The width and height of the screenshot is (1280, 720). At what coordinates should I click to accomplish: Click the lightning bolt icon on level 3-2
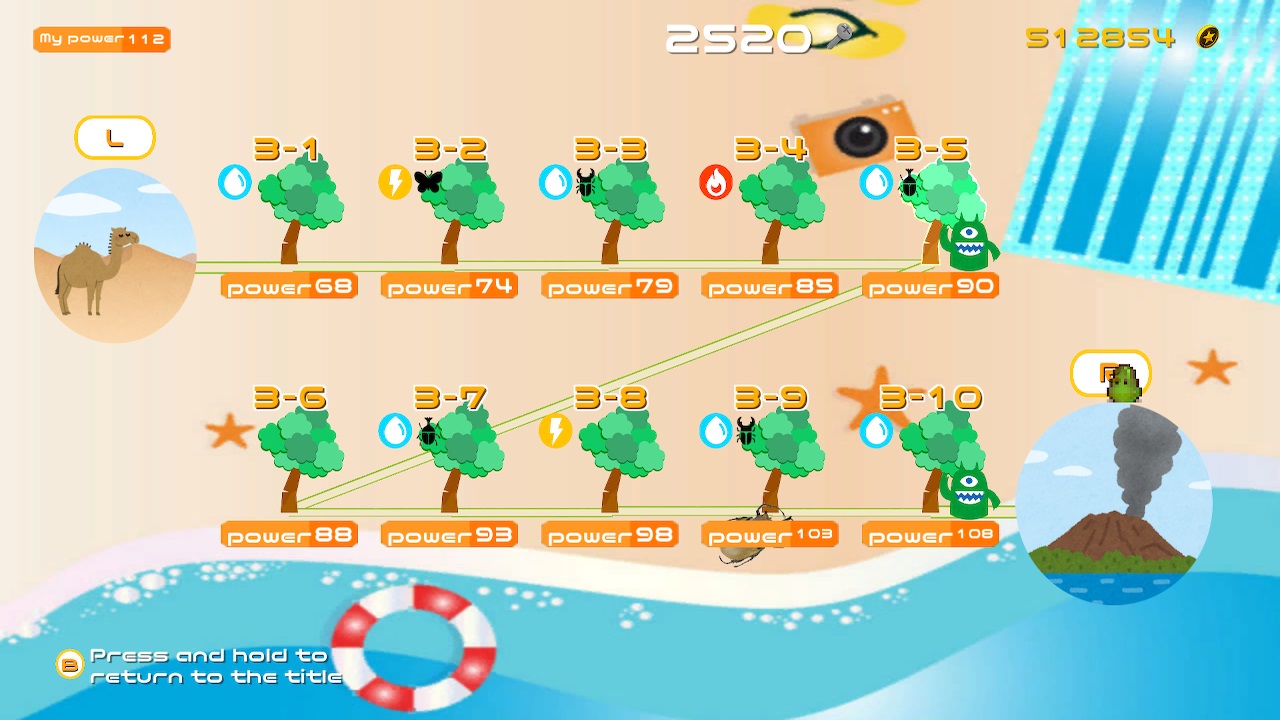pyautogui.click(x=395, y=183)
